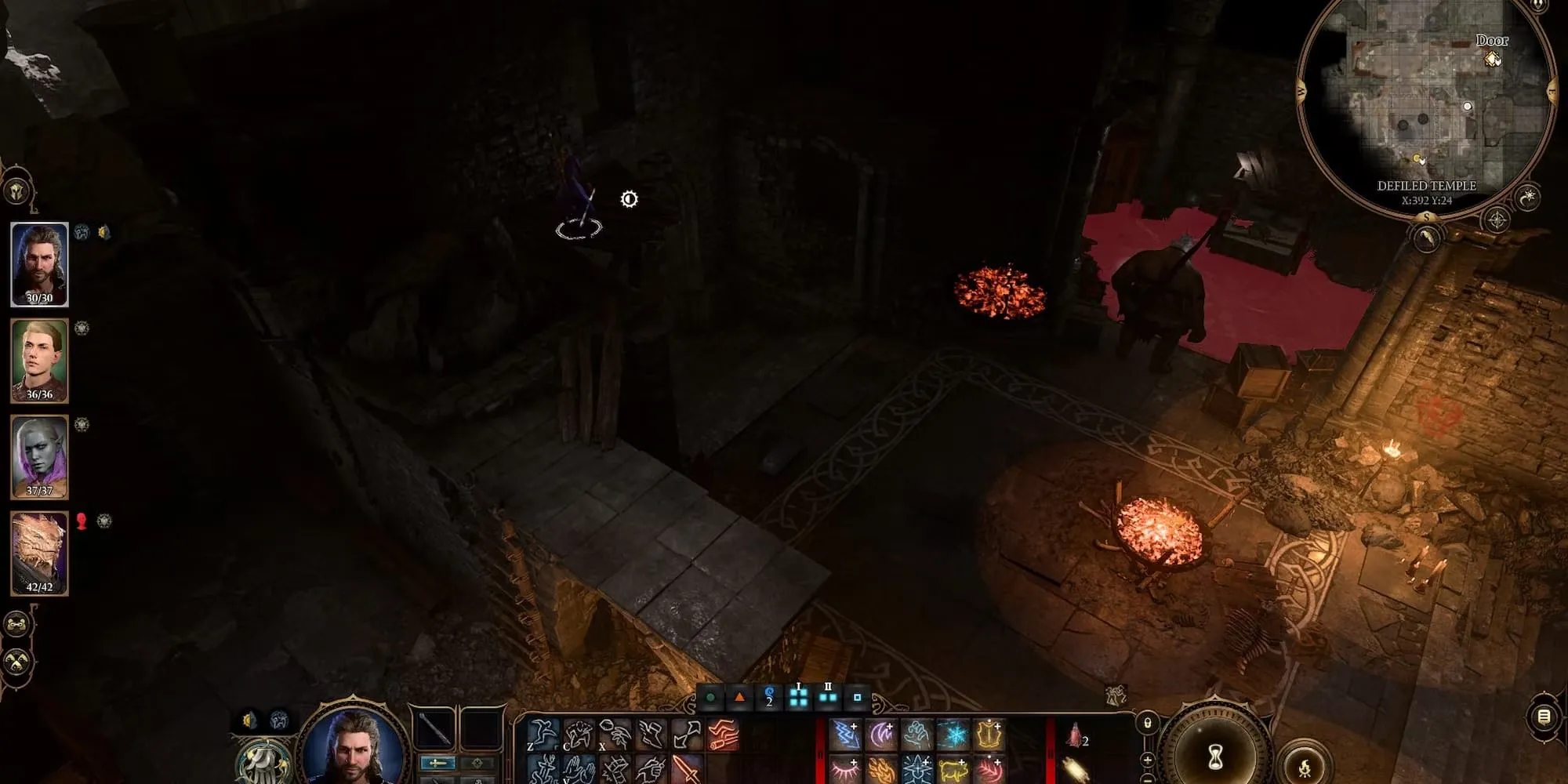Open the Defiled Temple minimap
1568x784 pixels.
pos(1425,102)
